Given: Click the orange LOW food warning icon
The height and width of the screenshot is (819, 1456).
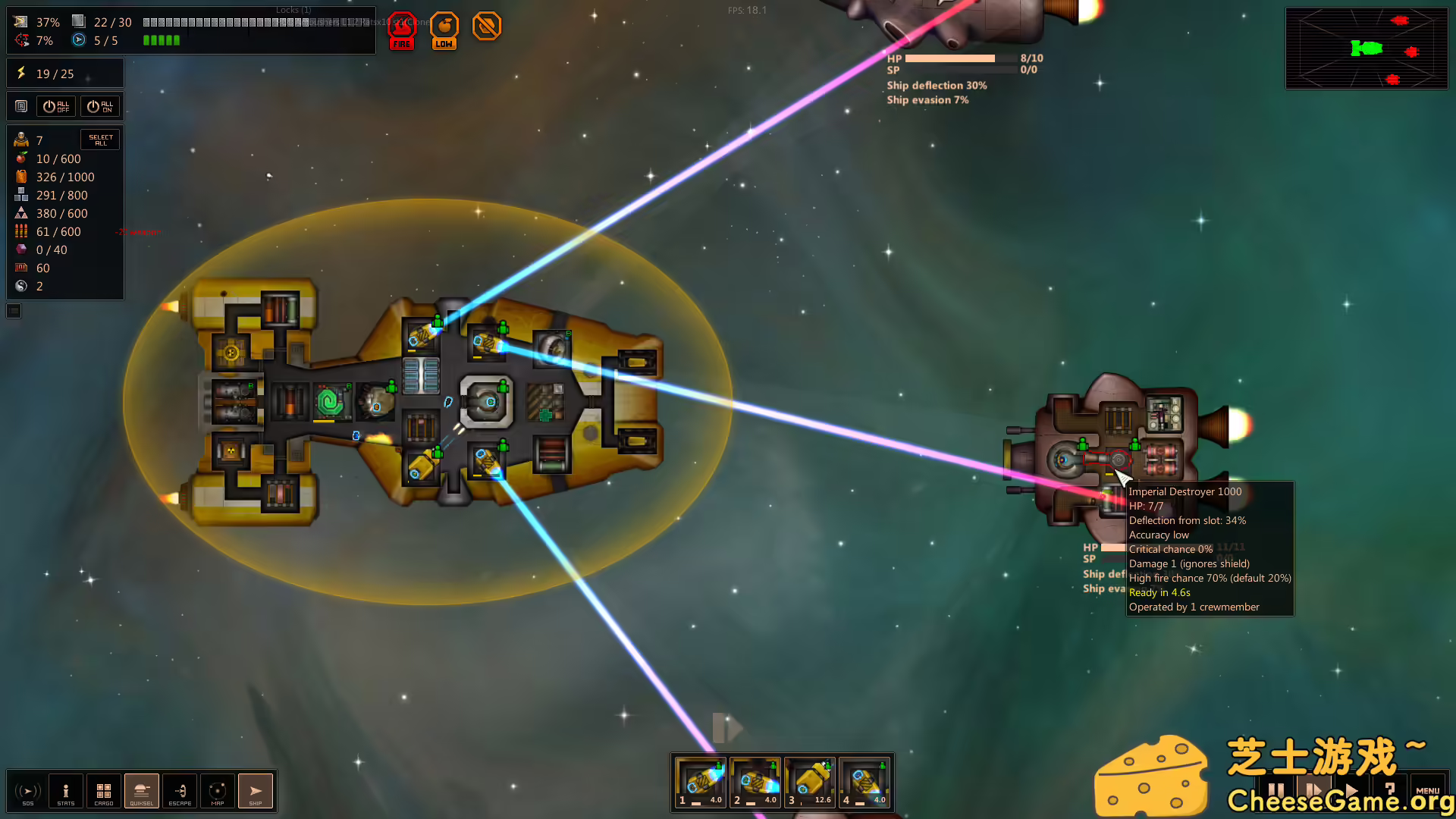Looking at the screenshot, I should click(444, 30).
